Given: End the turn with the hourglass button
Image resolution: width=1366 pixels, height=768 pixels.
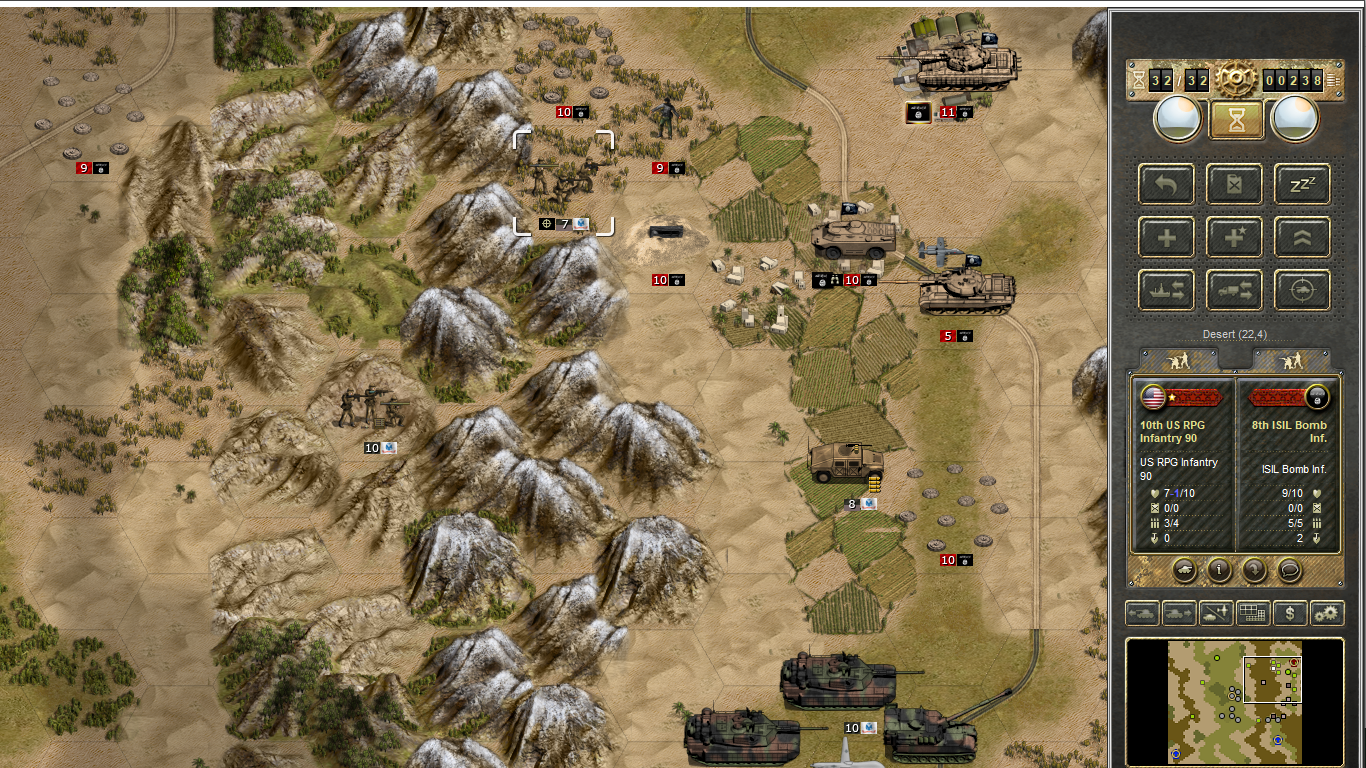Looking at the screenshot, I should [1237, 119].
